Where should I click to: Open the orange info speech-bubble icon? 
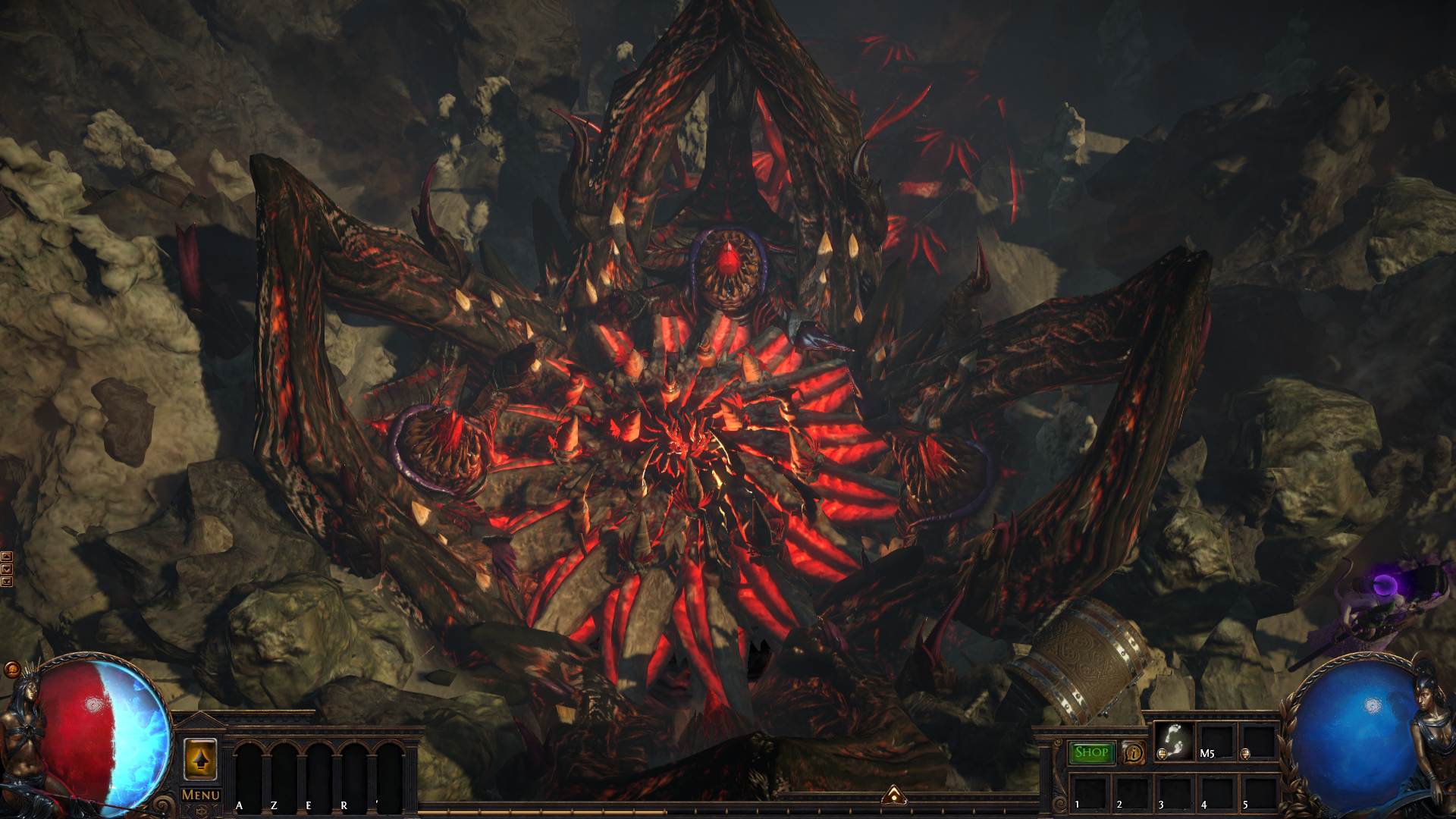[x=1133, y=753]
